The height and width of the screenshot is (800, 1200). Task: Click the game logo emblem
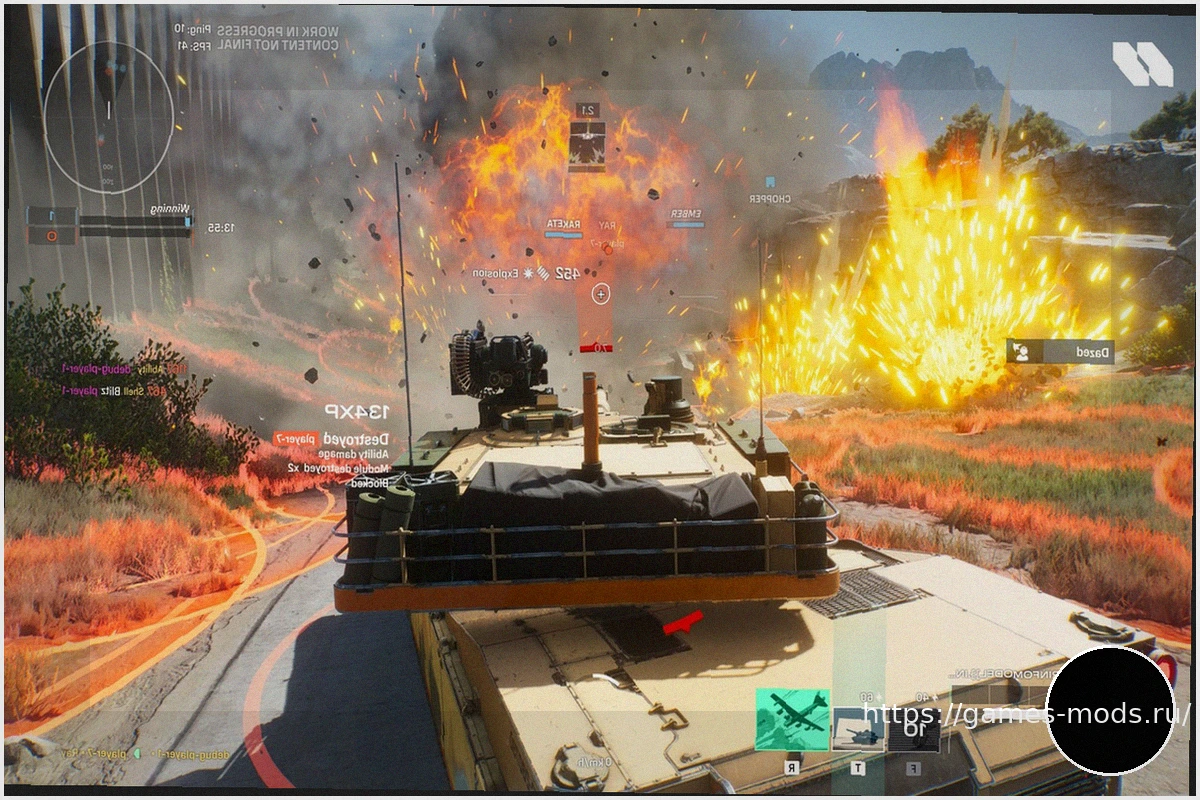(1142, 64)
